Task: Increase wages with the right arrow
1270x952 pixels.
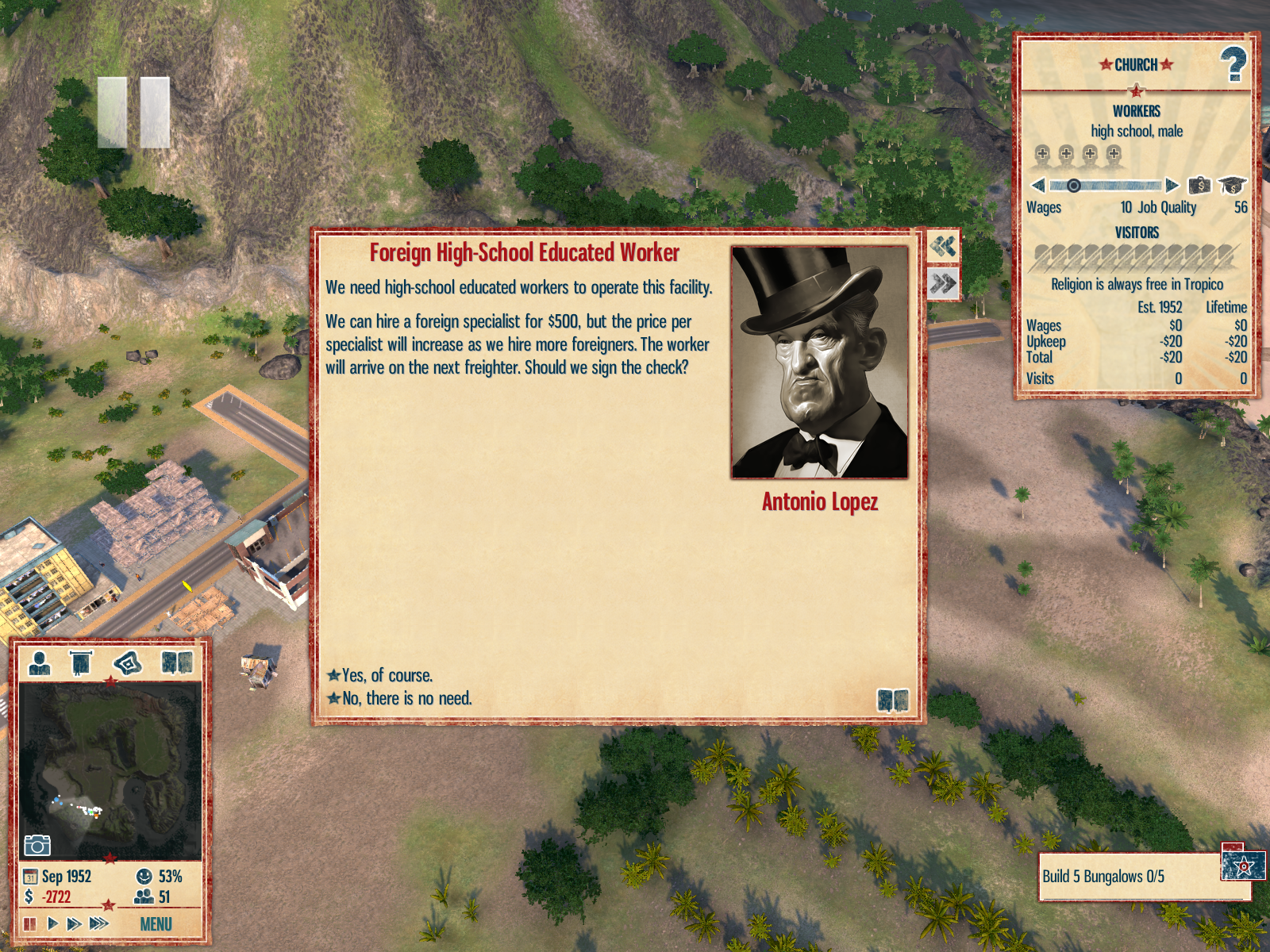Action: pos(1172,186)
